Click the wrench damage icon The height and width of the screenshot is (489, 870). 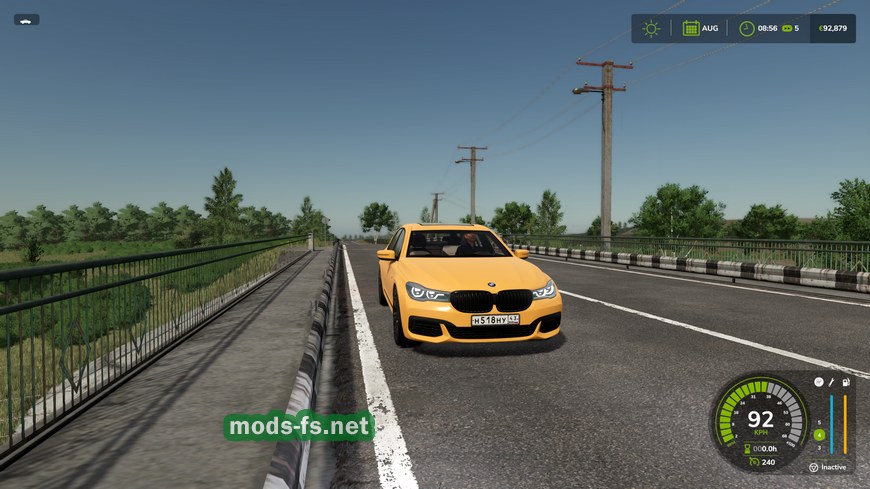[x=831, y=383]
